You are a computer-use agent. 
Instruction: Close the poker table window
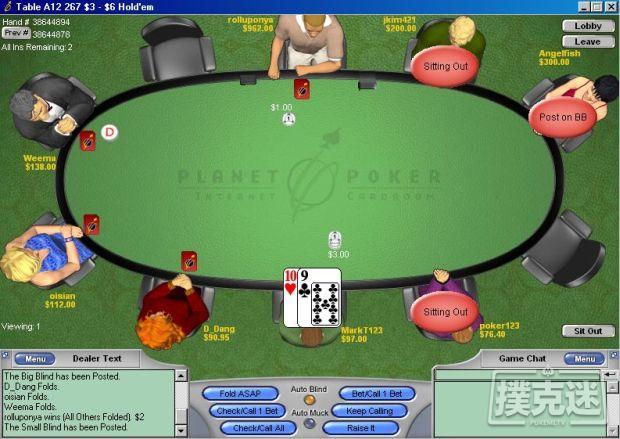pyautogui.click(x=609, y=7)
